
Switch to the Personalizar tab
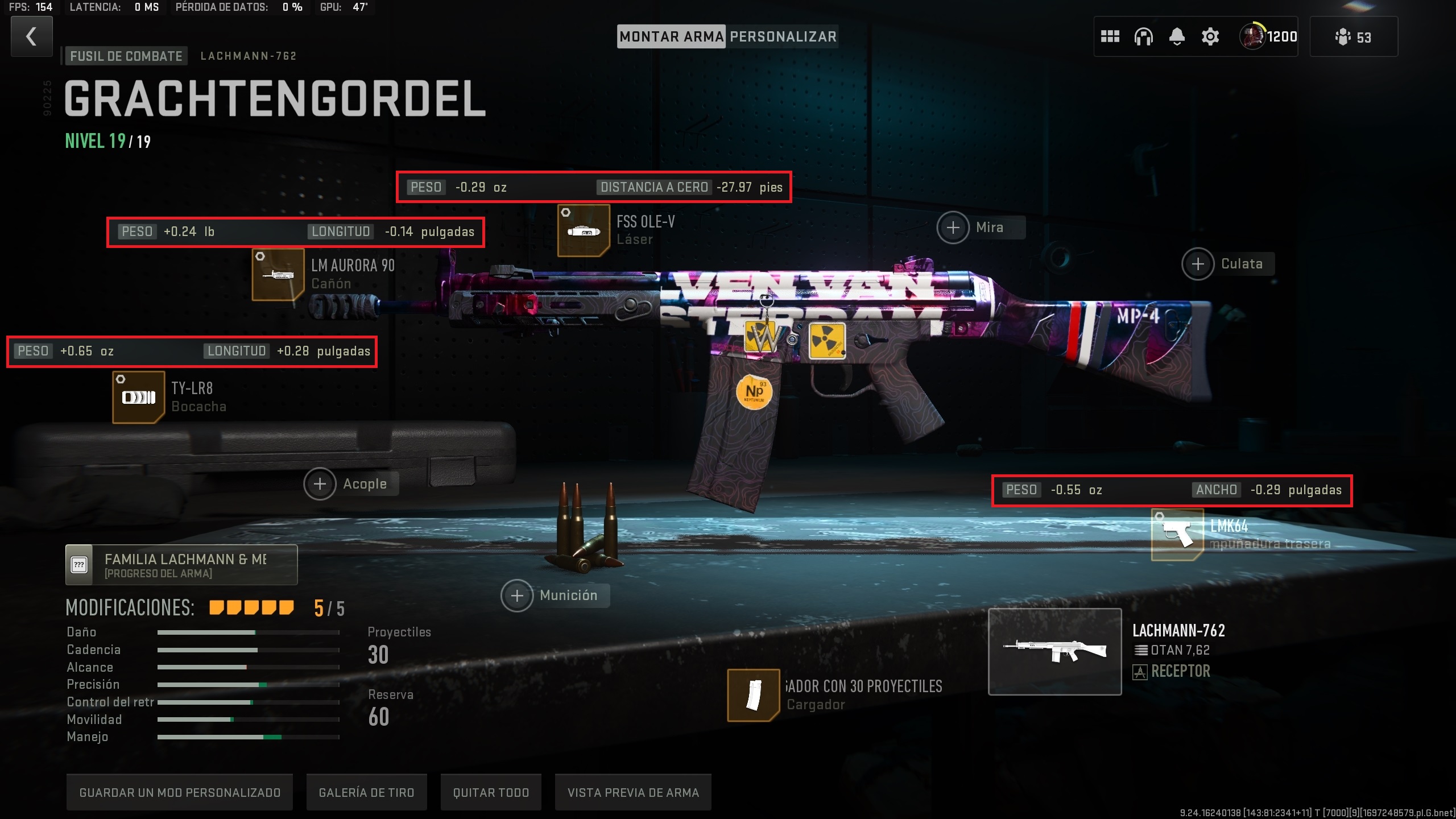click(783, 37)
